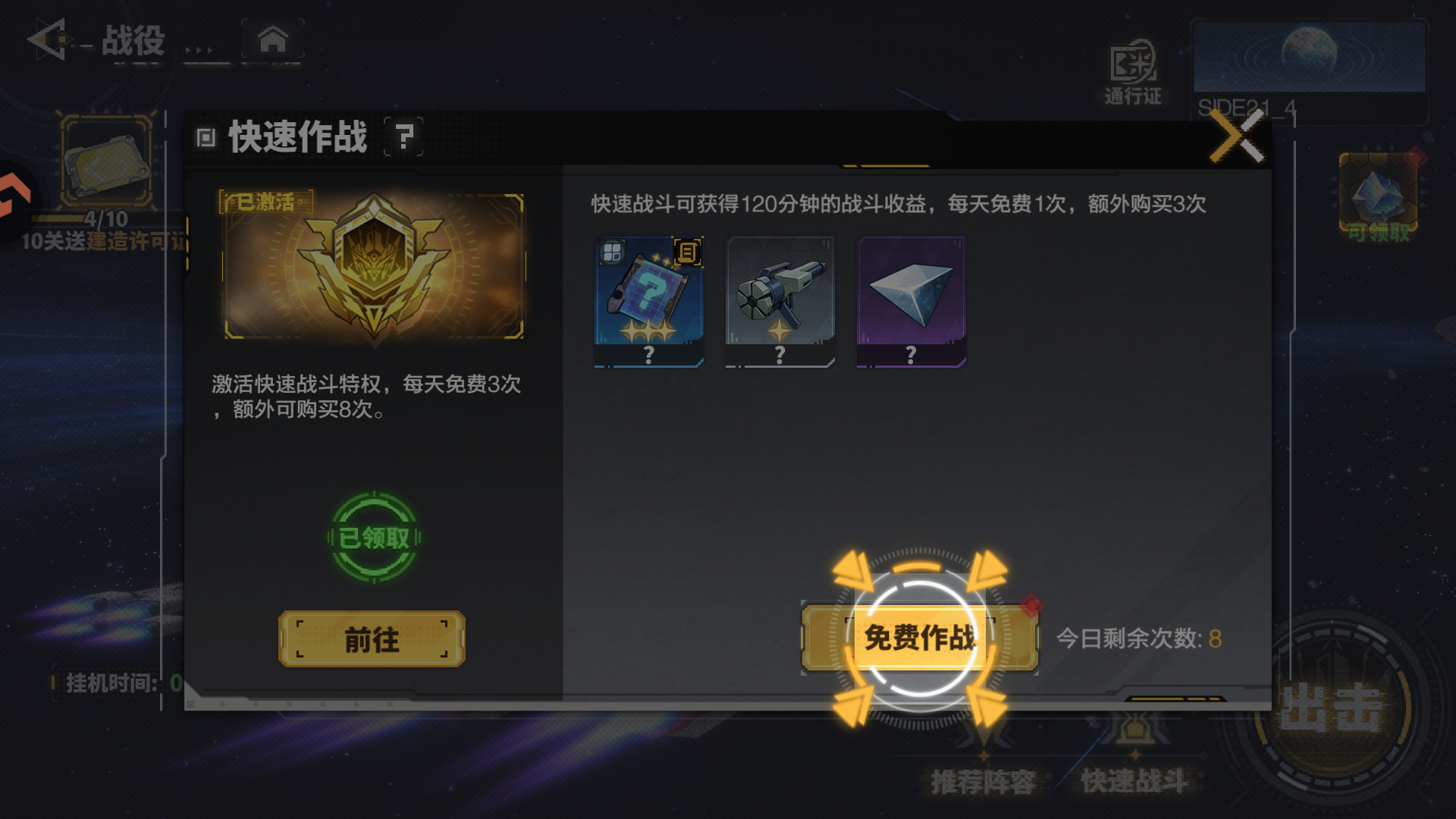Viewport: 1456px width, 819px height.
Task: Expand the question mark under the blueprint item
Action: pyautogui.click(x=649, y=353)
